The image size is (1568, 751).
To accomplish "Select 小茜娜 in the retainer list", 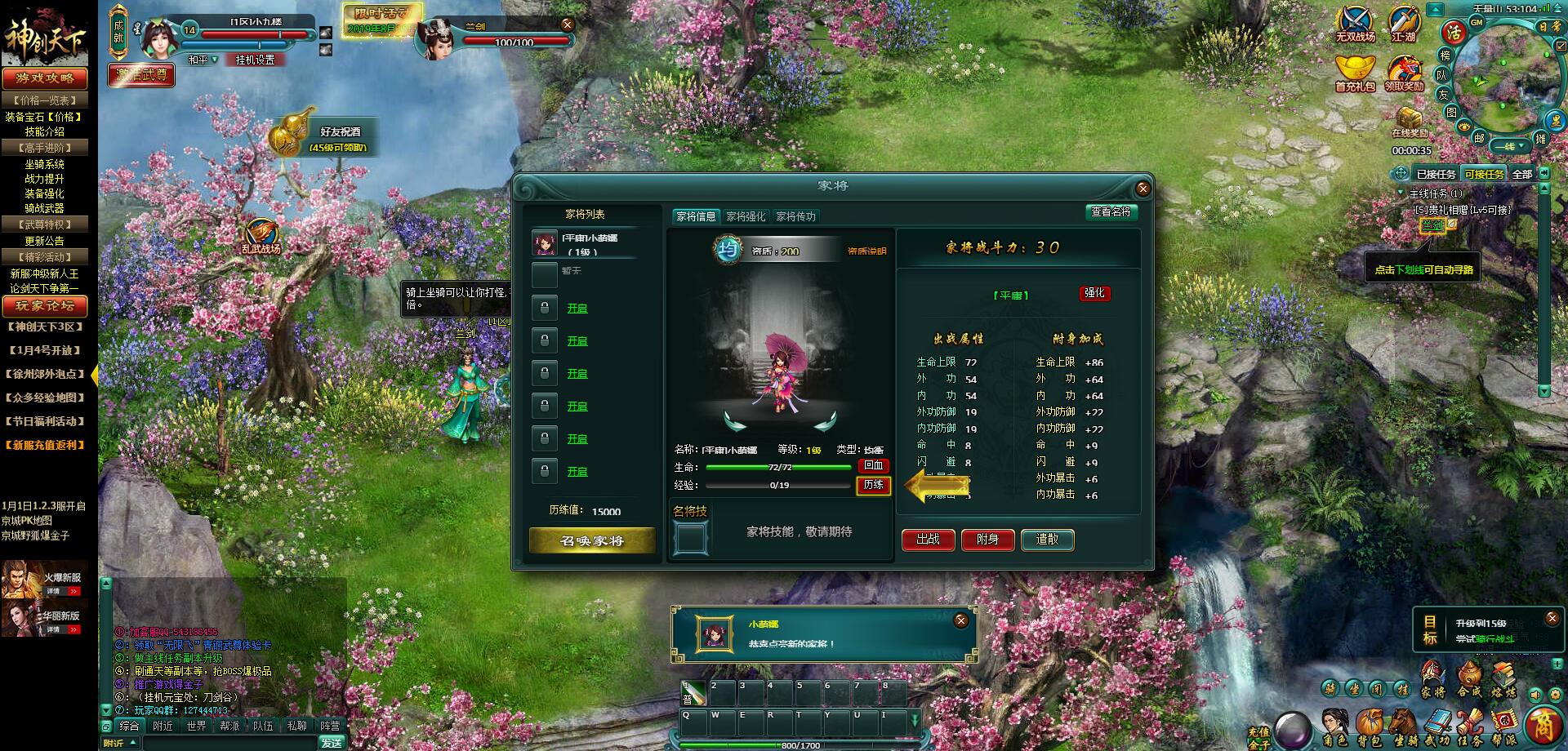I will click(588, 243).
